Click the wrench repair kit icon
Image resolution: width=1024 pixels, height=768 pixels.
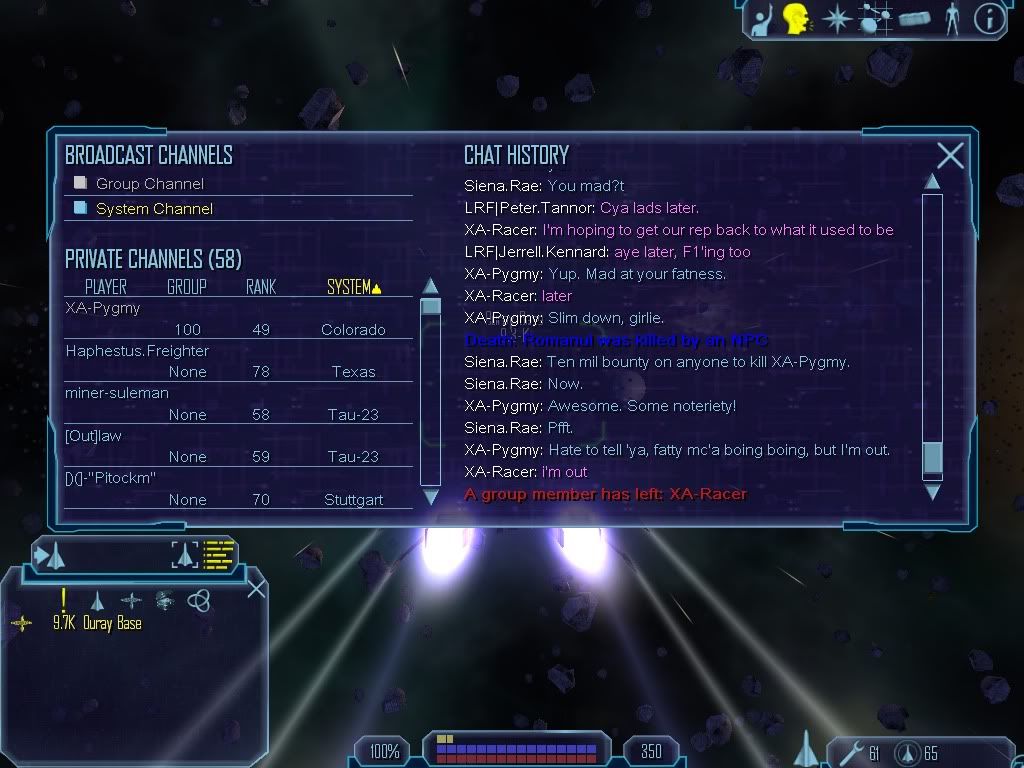pos(853,752)
